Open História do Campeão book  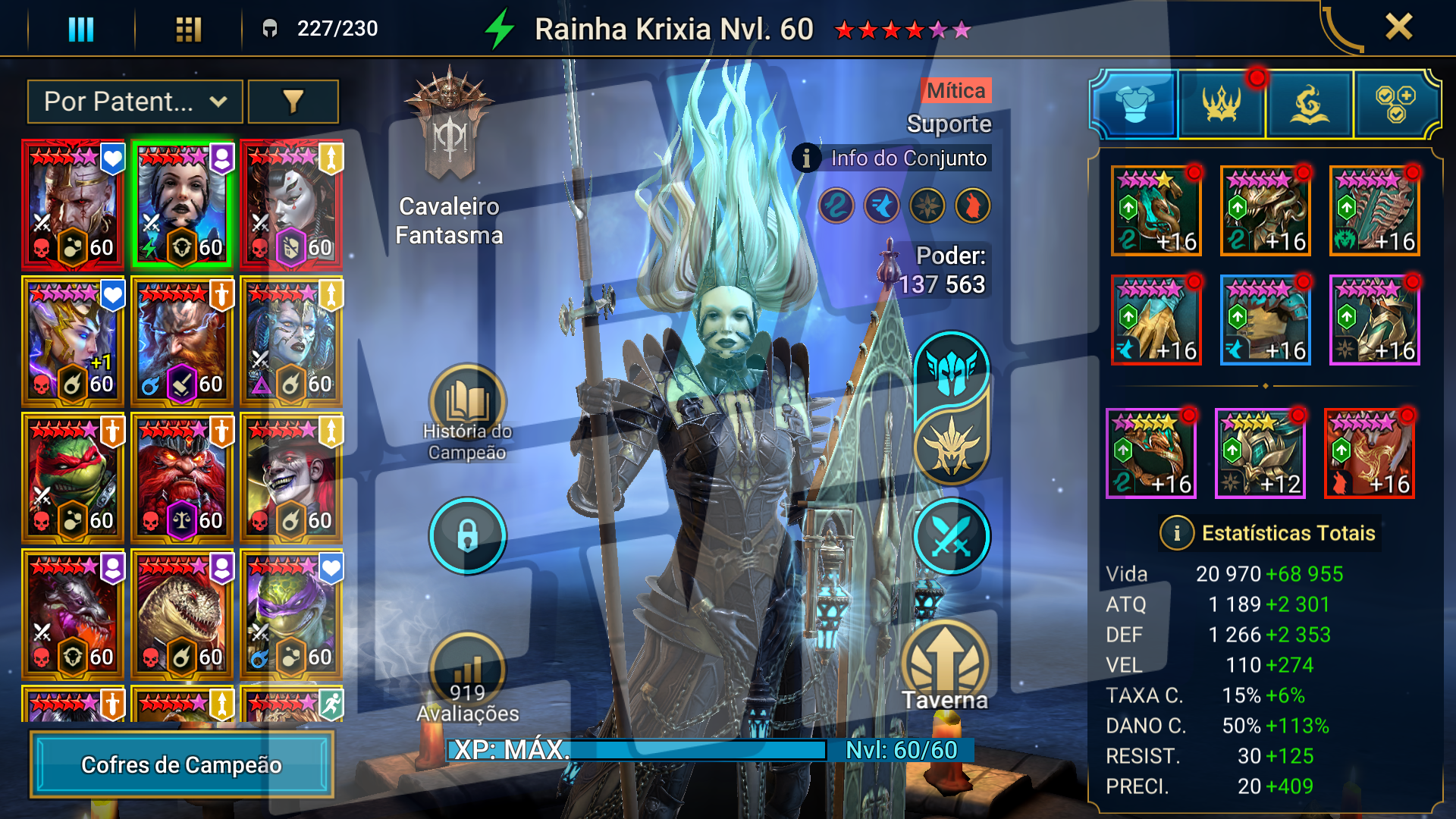pos(467,403)
